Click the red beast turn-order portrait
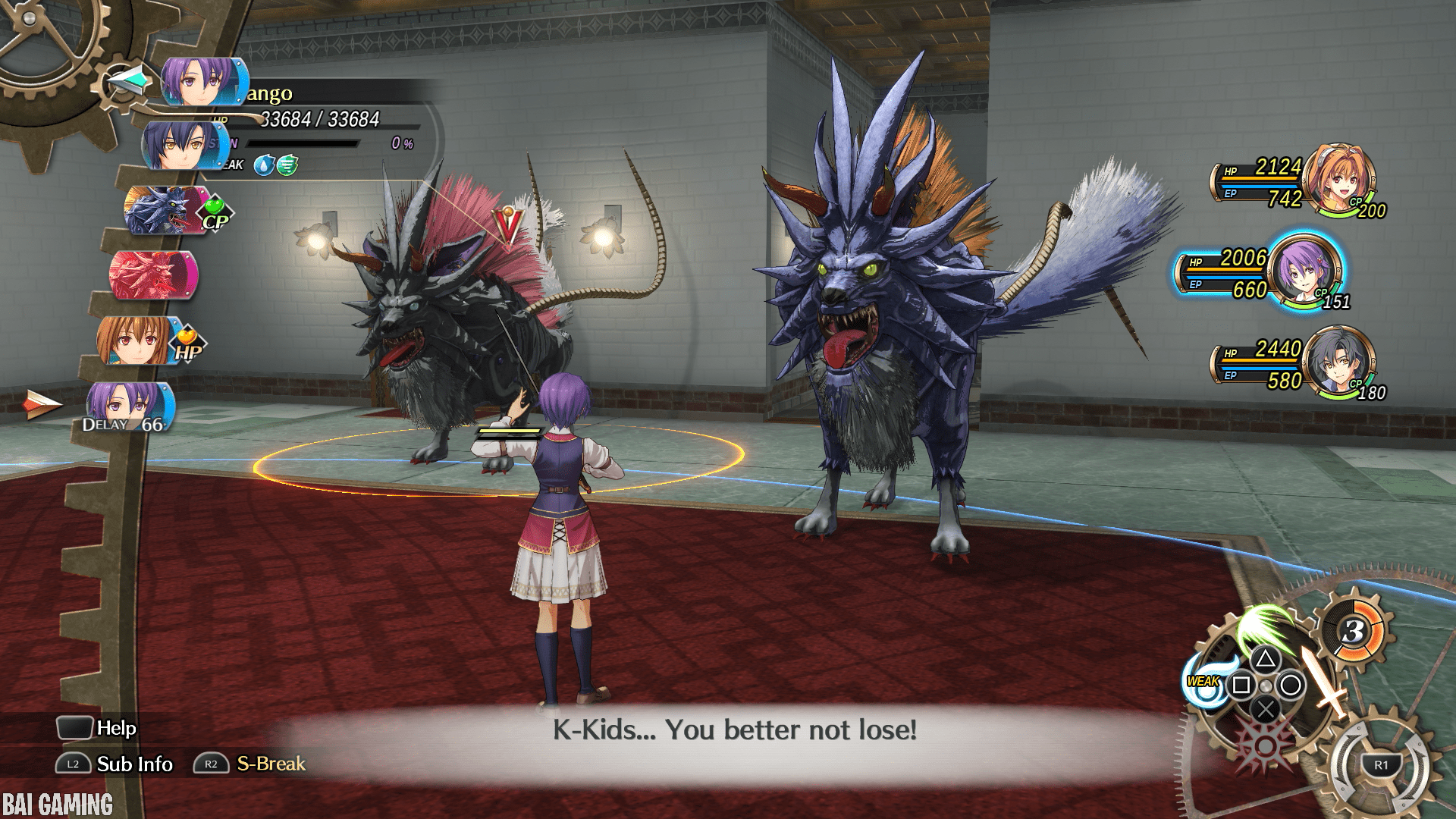Screen dimensions: 1456x819 point(152,275)
